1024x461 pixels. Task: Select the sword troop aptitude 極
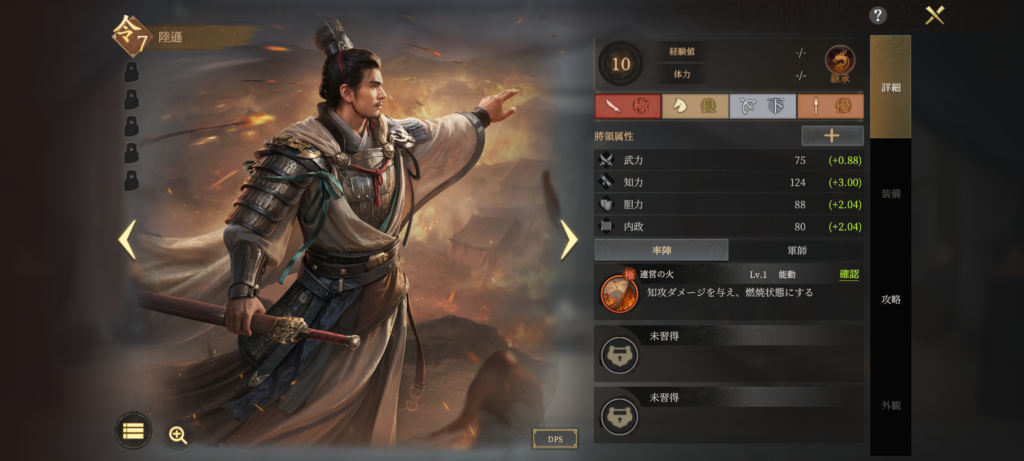[627, 106]
